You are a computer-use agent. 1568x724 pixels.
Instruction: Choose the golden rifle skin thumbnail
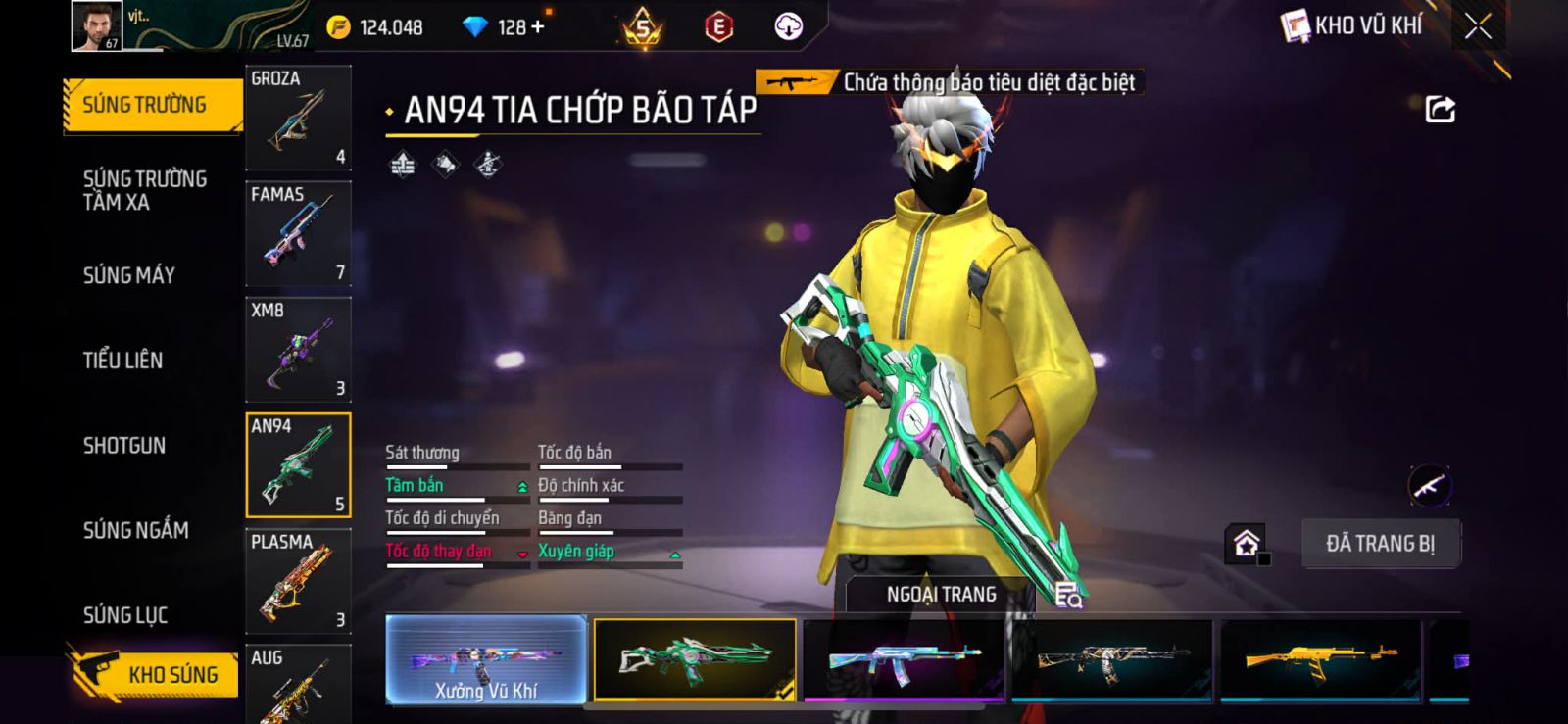pos(1320,659)
